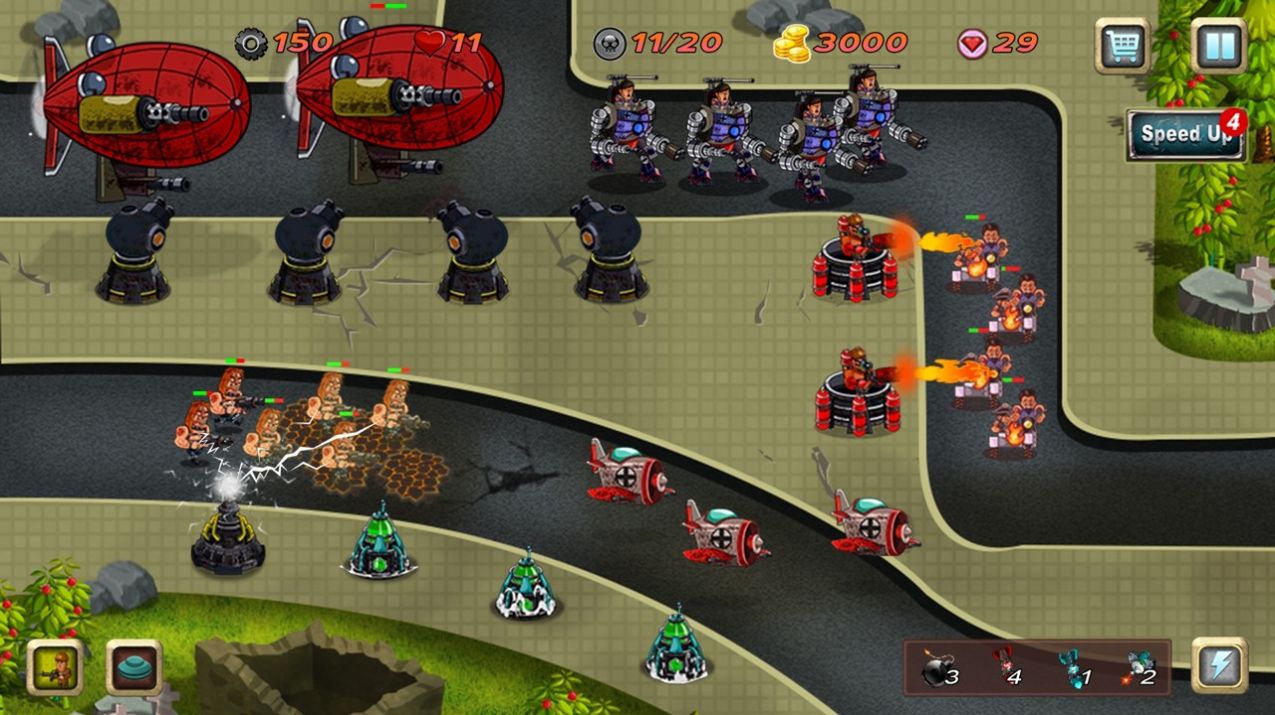This screenshot has height=715, width=1275.
Task: Use the black bomb item
Action: [x=939, y=669]
